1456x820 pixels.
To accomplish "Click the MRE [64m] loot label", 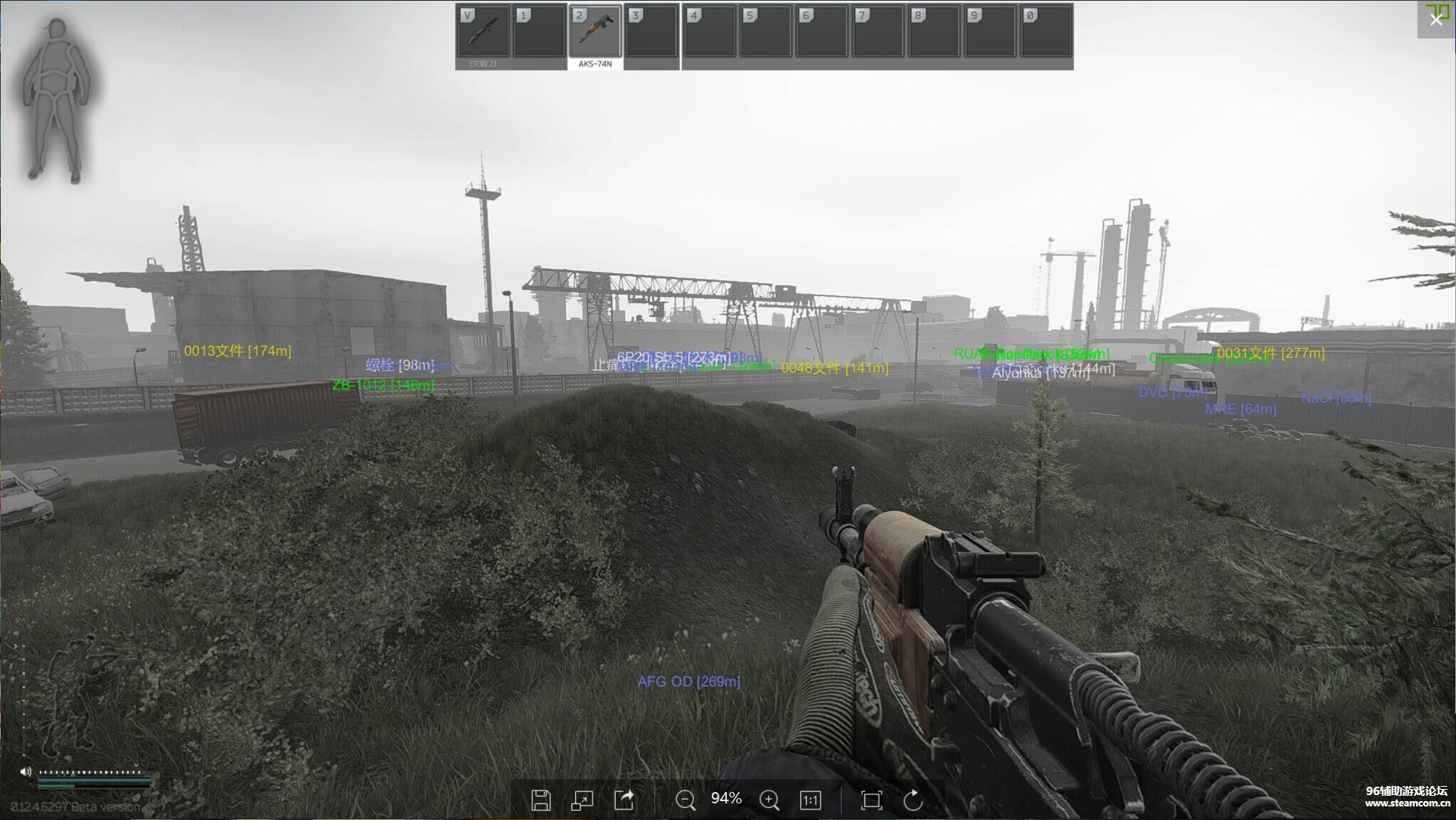I will (1240, 408).
